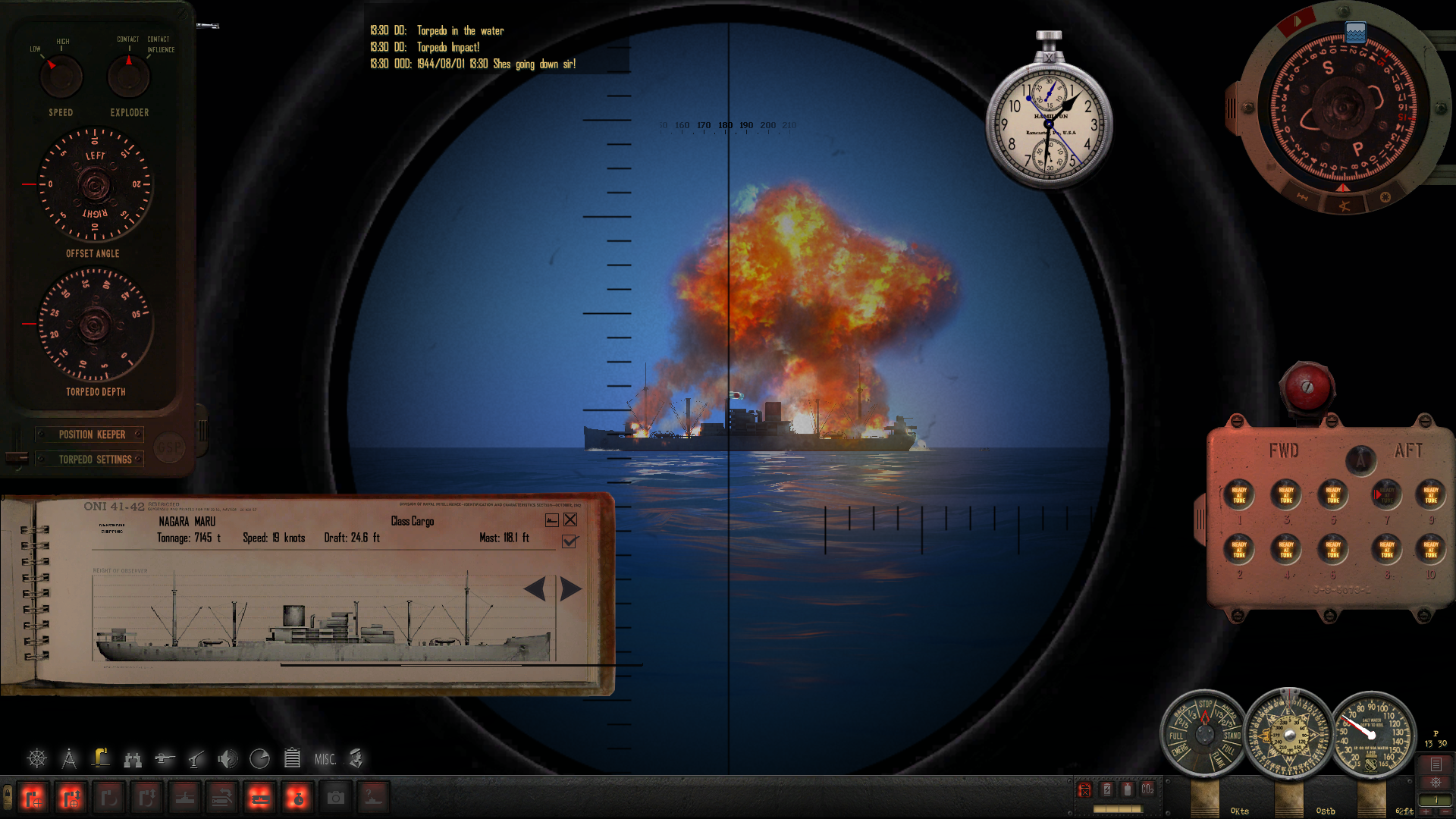Open the navigation map with compass-divider icon
This screenshot has width=1456, height=819.
tap(69, 758)
